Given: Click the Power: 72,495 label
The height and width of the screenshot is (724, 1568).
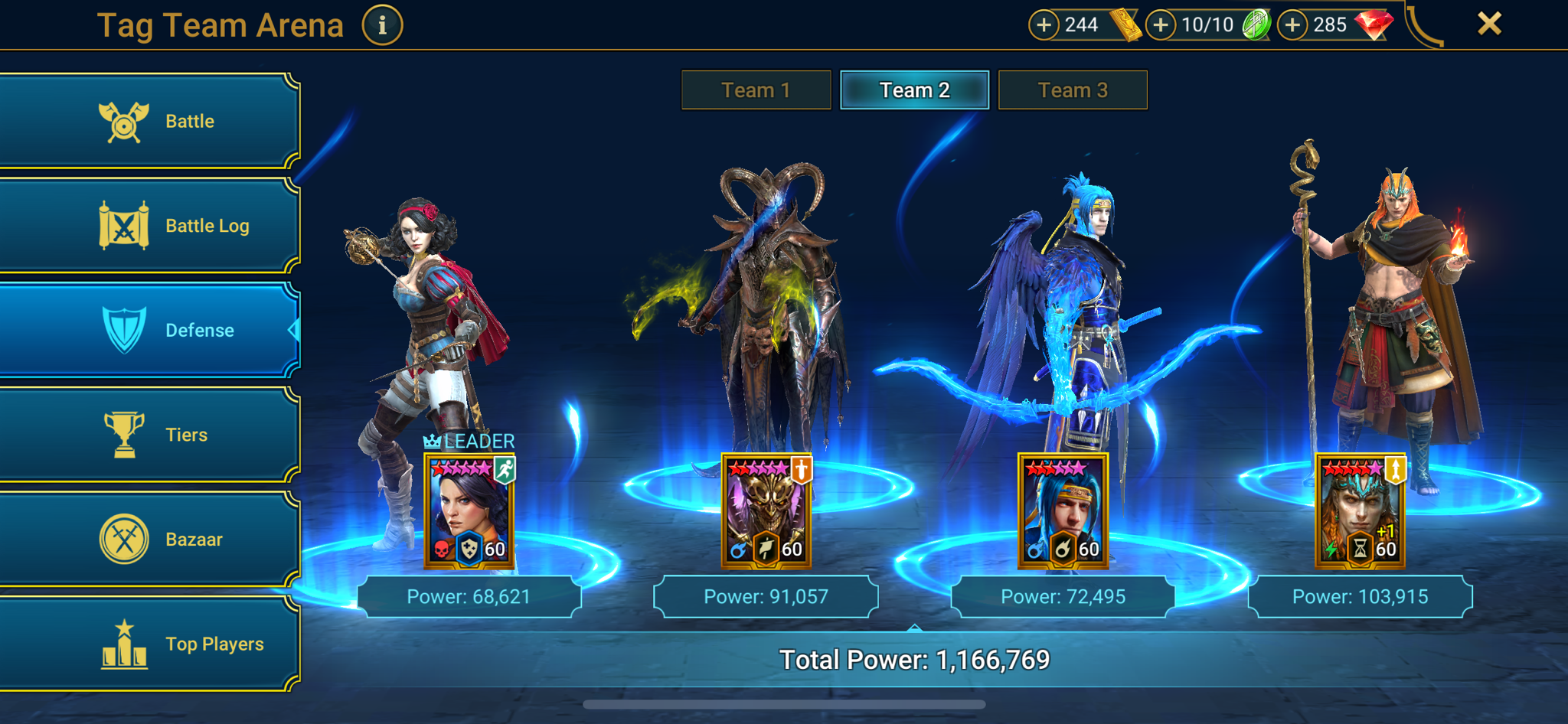Looking at the screenshot, I should tap(1063, 596).
